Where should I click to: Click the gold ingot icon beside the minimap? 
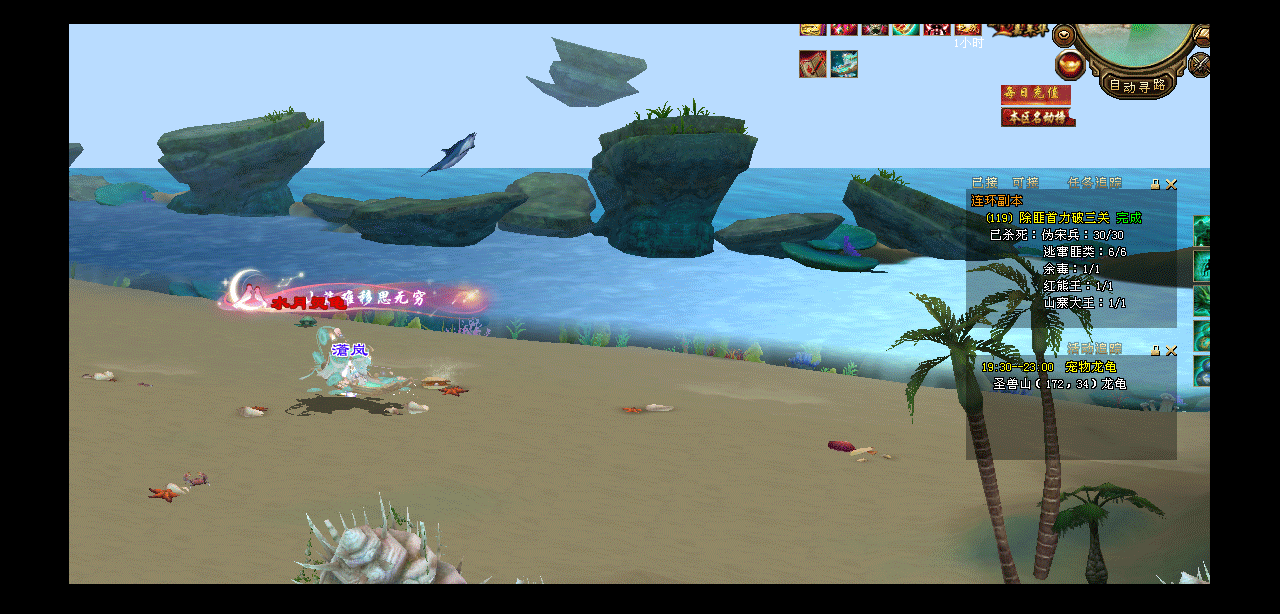pyautogui.click(x=1070, y=66)
